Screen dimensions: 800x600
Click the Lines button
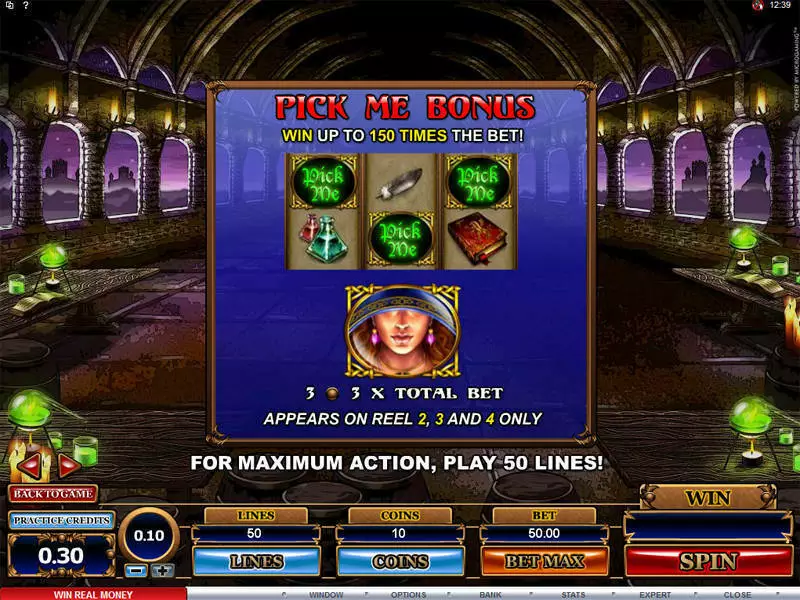[x=256, y=561]
